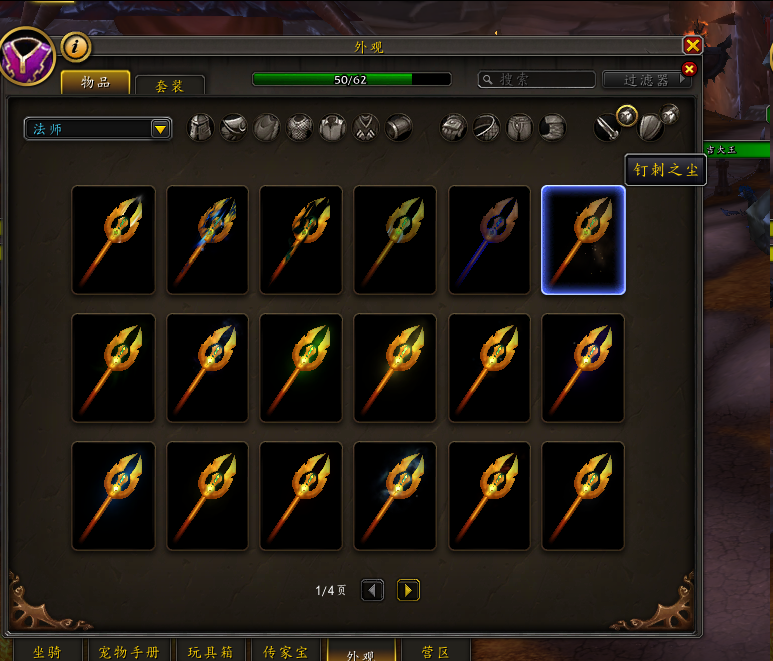Select the main-hand weapon slot filter
The image size is (773, 661).
(x=607, y=128)
